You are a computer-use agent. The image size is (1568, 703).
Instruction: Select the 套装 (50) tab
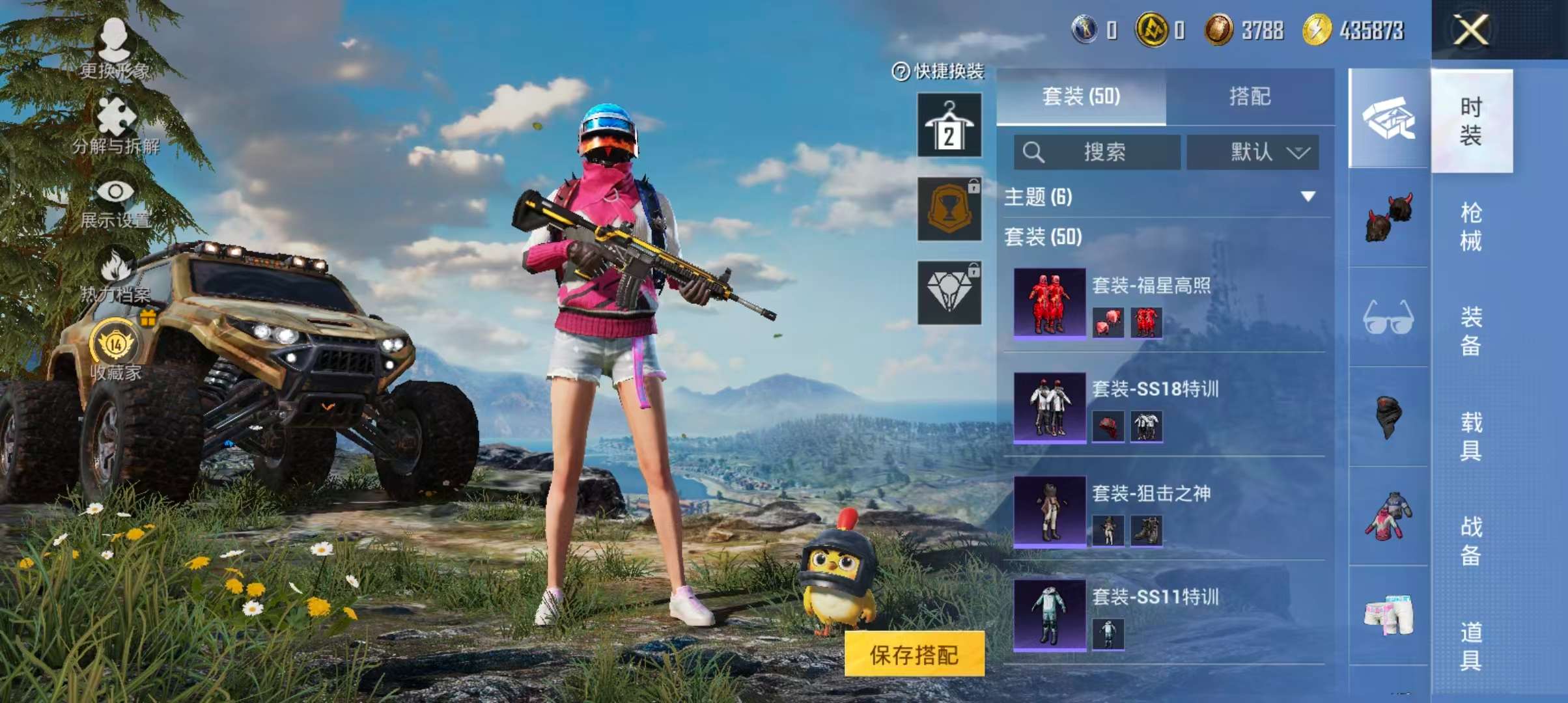click(1081, 97)
